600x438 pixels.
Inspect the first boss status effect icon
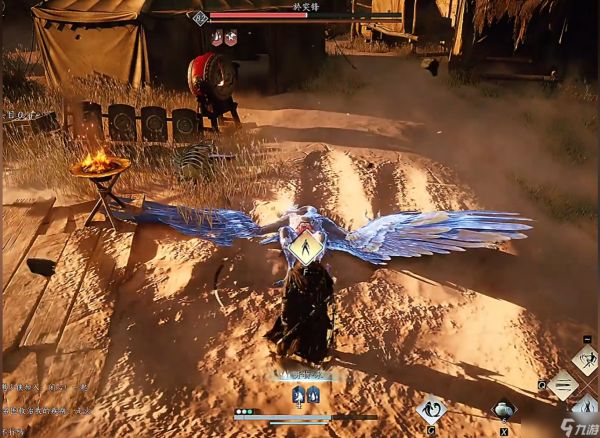217,38
